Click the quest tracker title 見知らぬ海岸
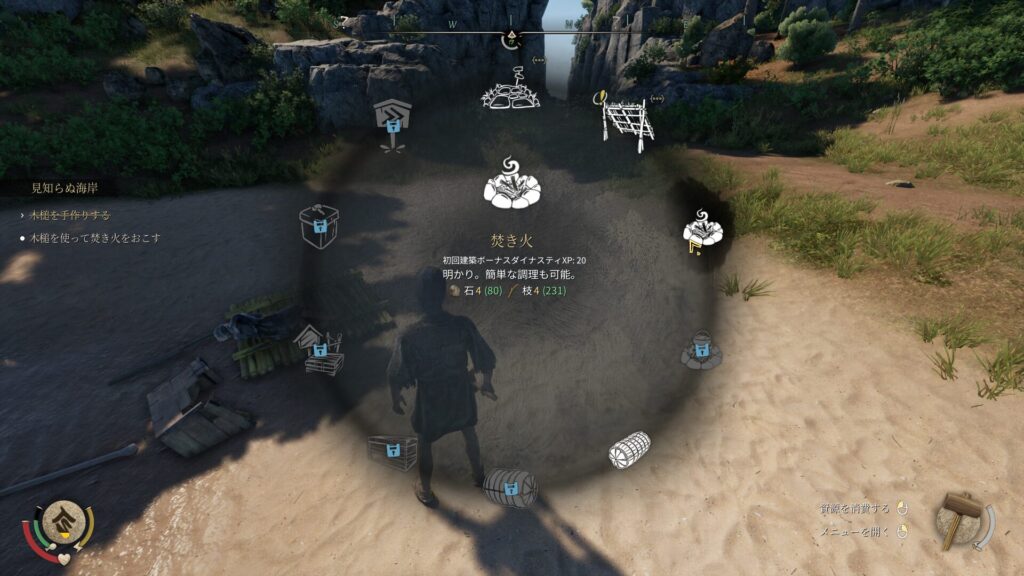The image size is (1024, 576). (65, 187)
